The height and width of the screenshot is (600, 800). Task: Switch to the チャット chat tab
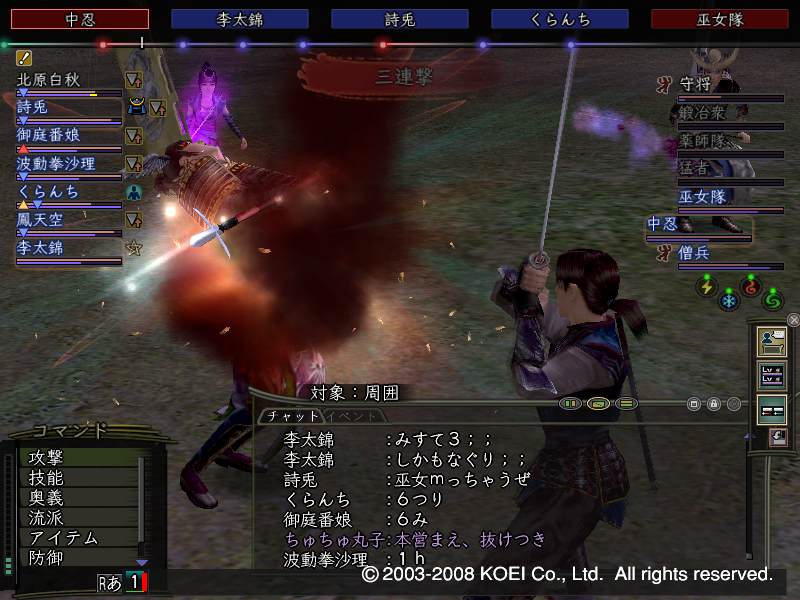point(293,415)
